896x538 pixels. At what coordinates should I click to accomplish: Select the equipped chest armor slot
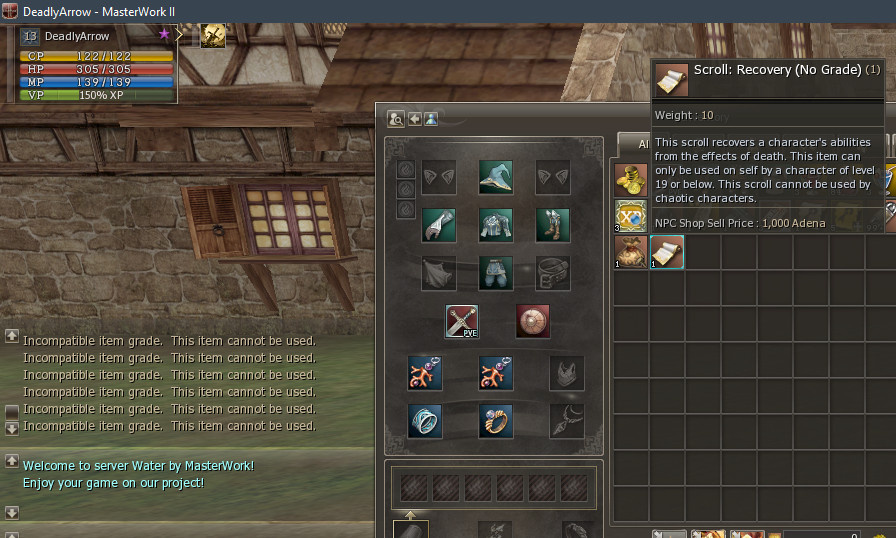[x=495, y=225]
